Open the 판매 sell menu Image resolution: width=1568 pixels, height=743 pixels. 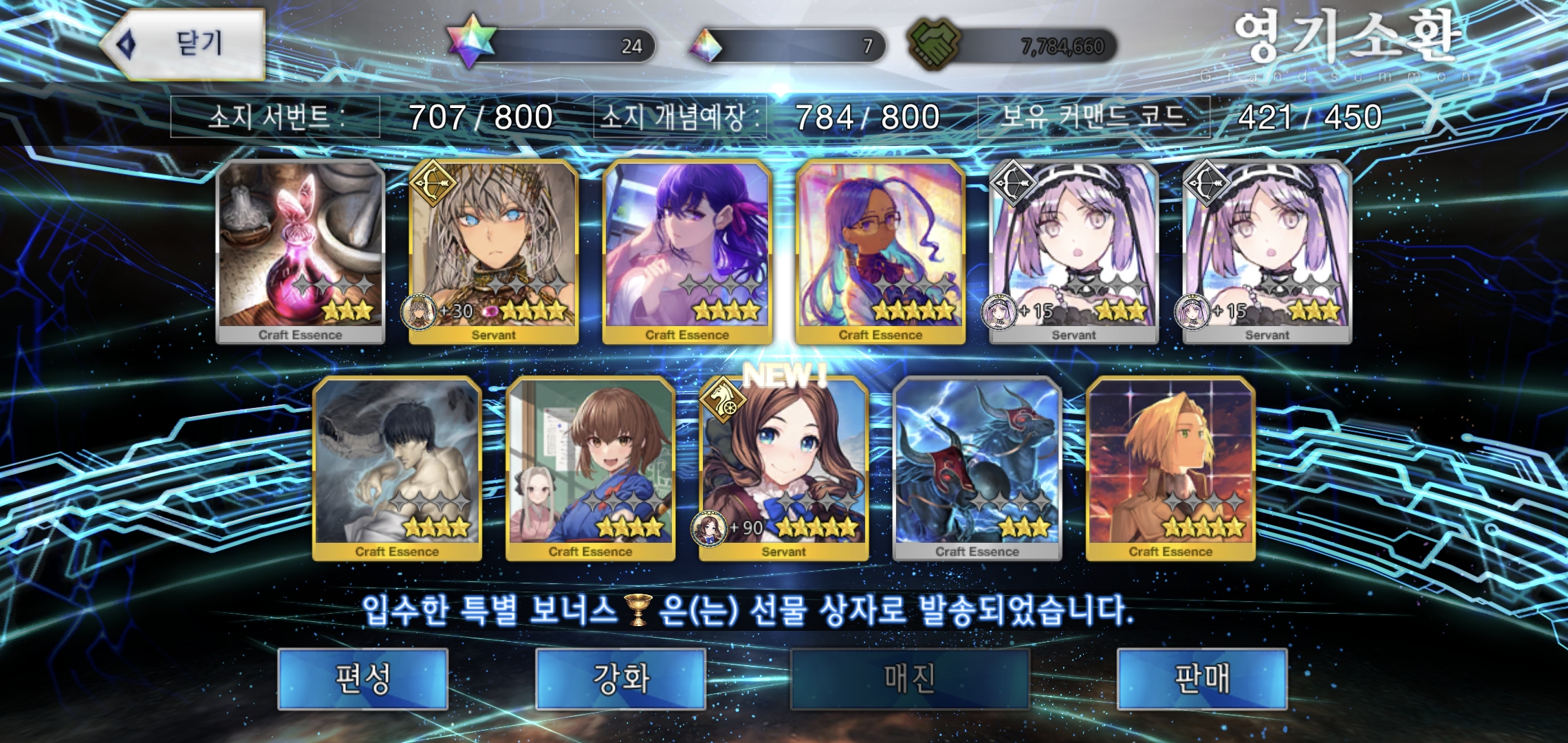[x=1201, y=679]
